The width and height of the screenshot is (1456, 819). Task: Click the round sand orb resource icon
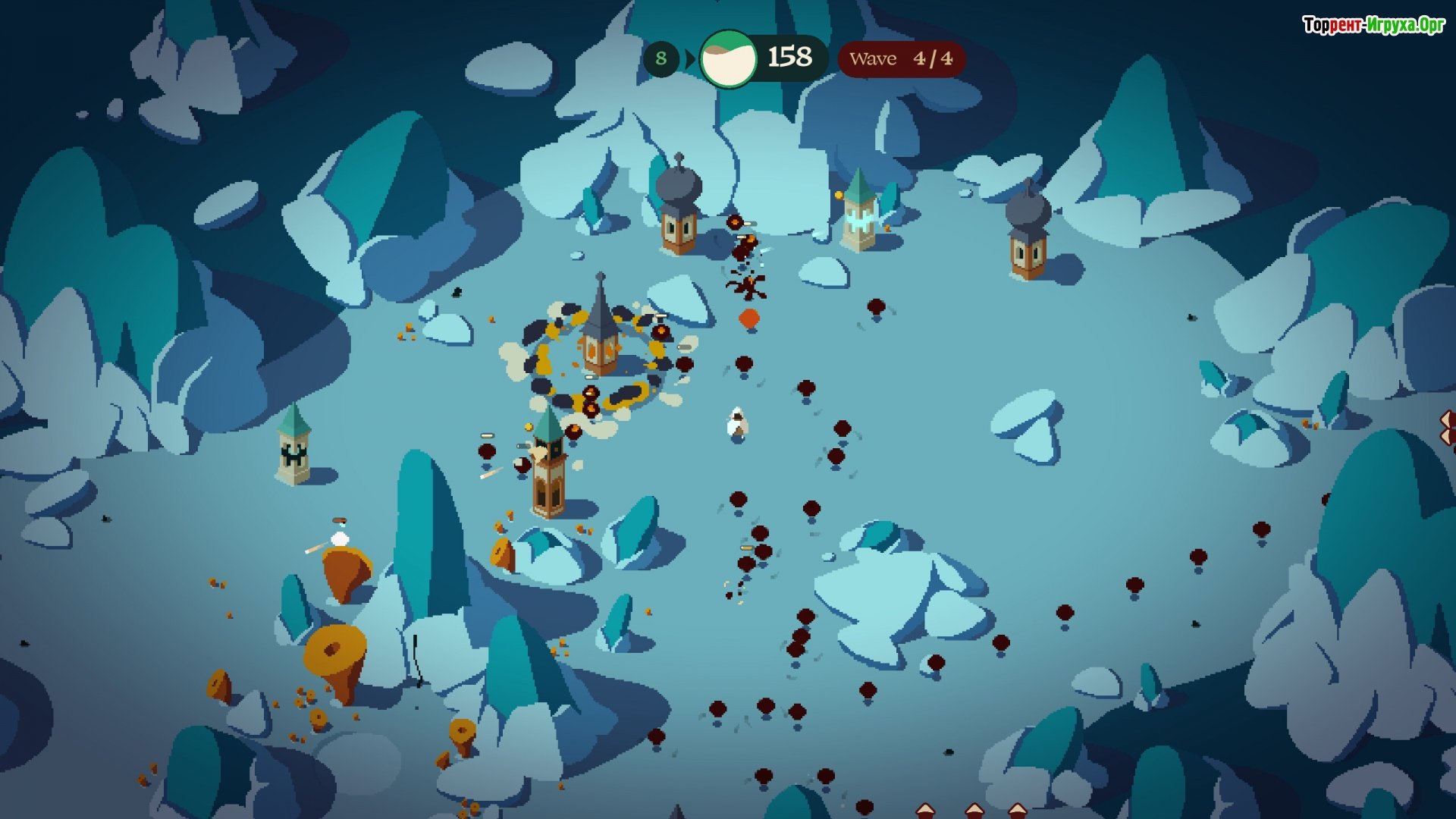[728, 58]
